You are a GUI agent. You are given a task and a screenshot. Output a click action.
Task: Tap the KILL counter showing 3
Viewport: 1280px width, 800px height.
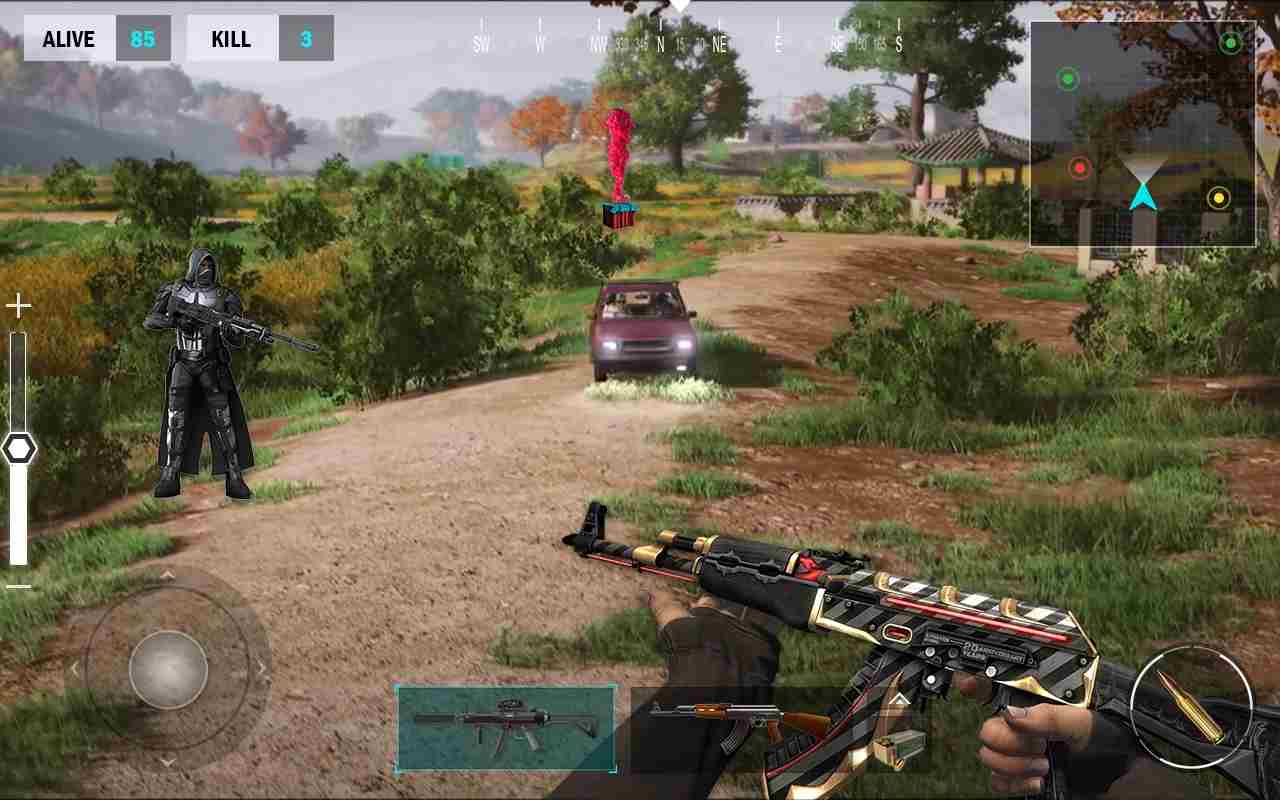coord(260,38)
